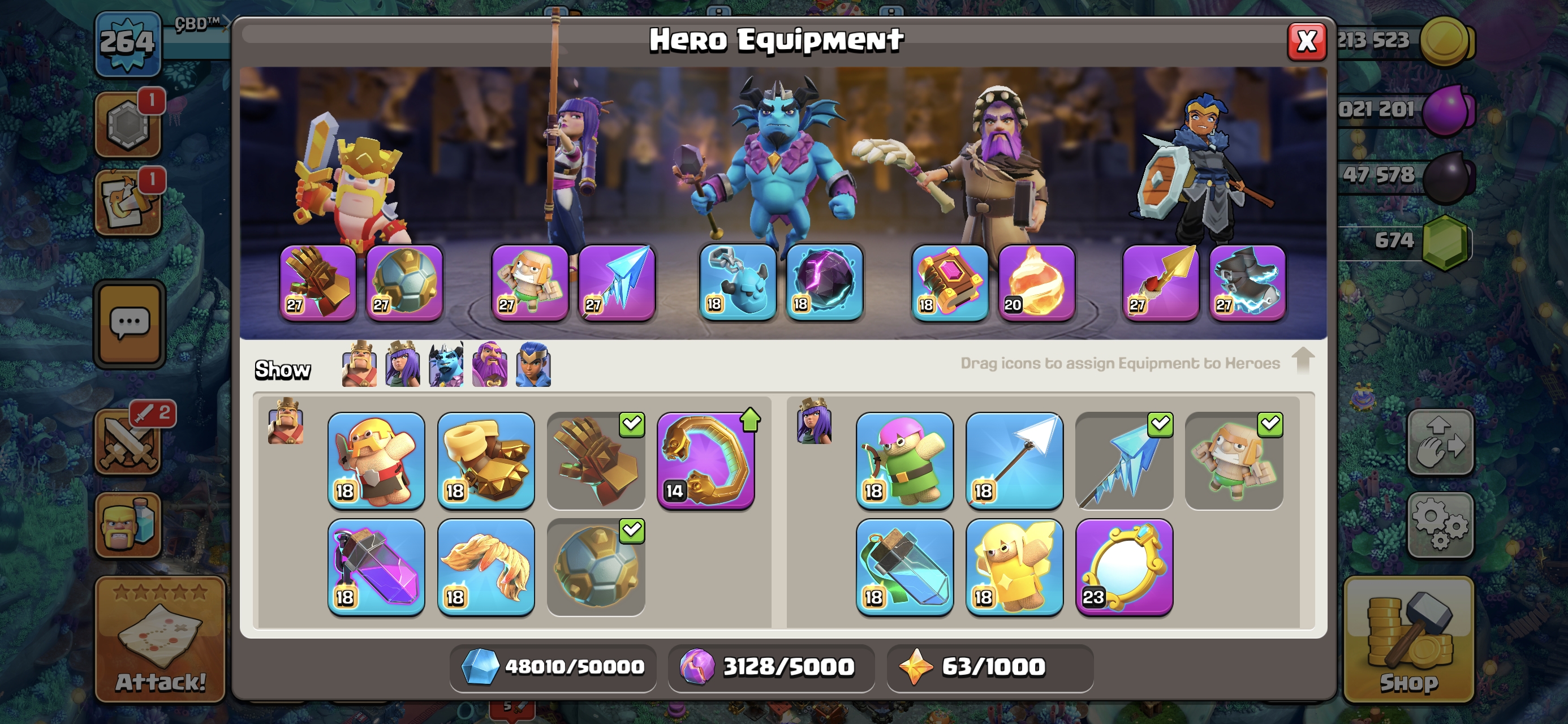
Task: Click the equipped Fireball slot on Grand Warden
Action: tap(1036, 283)
